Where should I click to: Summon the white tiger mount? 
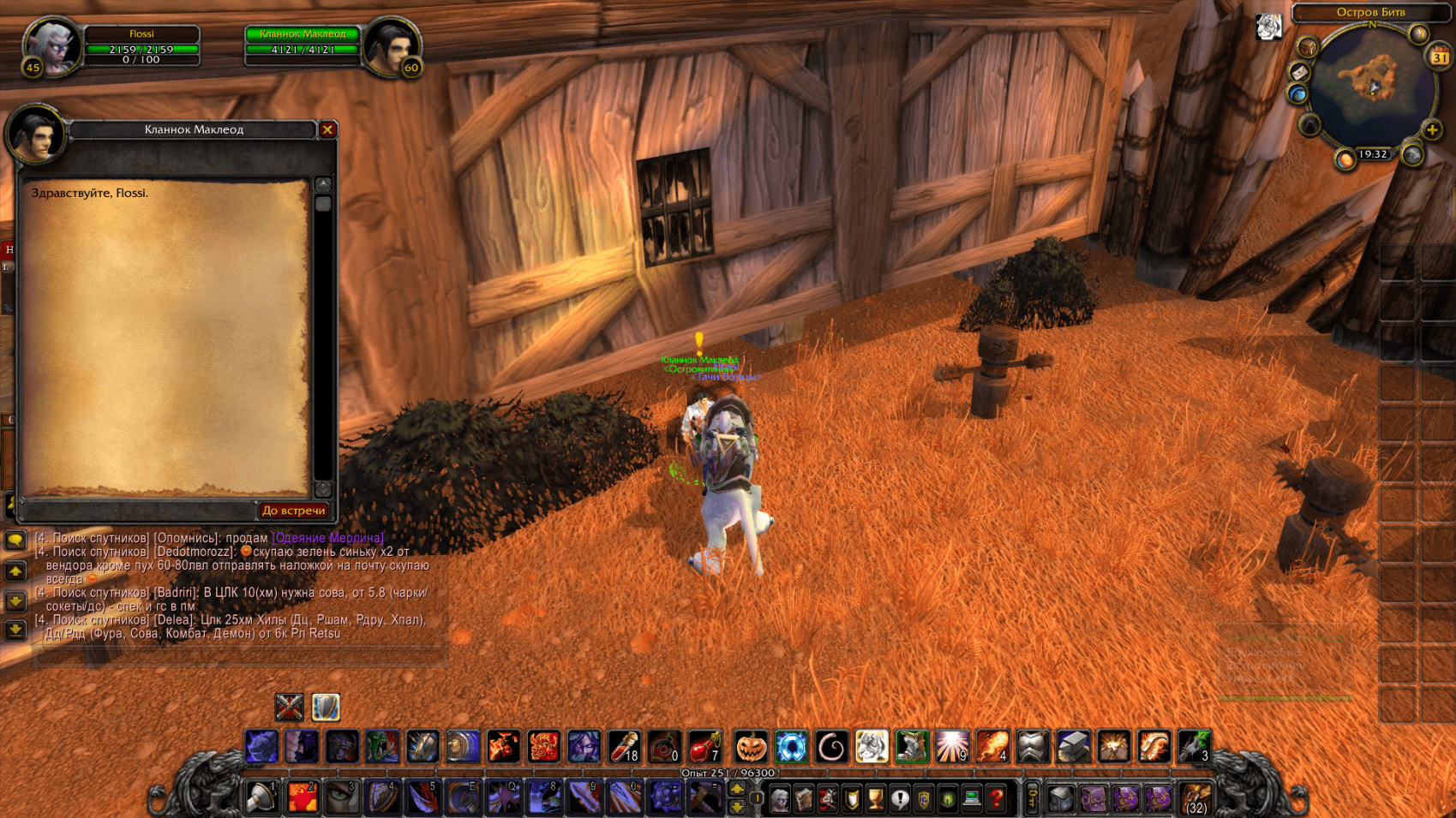pyautogui.click(x=872, y=747)
